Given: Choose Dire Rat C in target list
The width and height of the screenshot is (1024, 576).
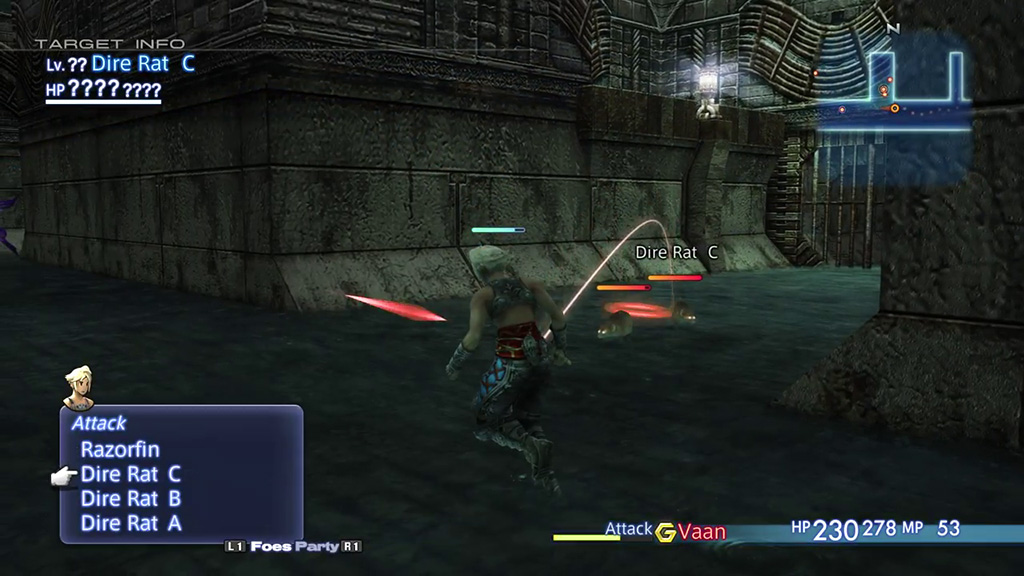Looking at the screenshot, I should click(x=131, y=474).
